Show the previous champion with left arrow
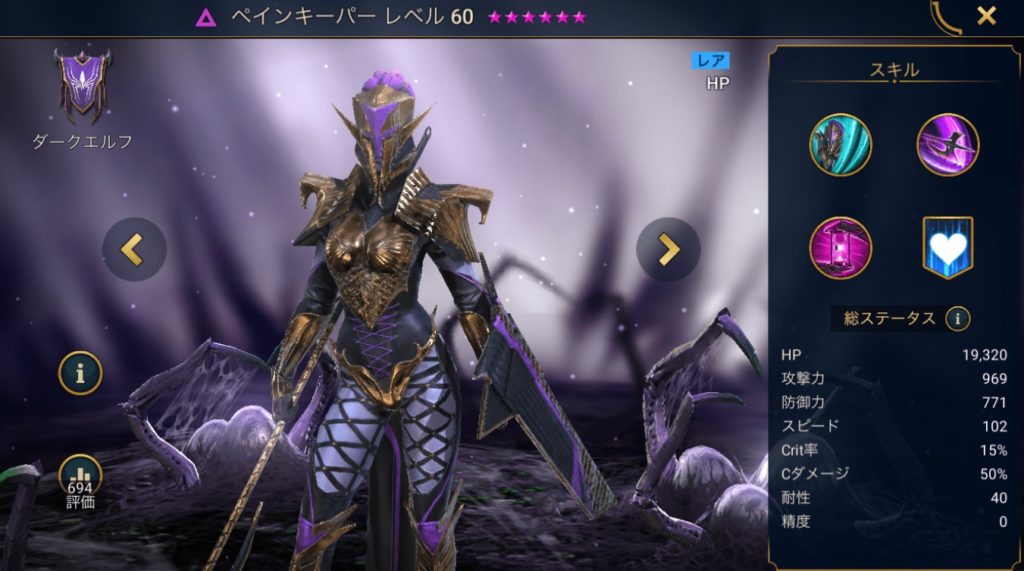This screenshot has width=1024, height=571. coord(134,249)
